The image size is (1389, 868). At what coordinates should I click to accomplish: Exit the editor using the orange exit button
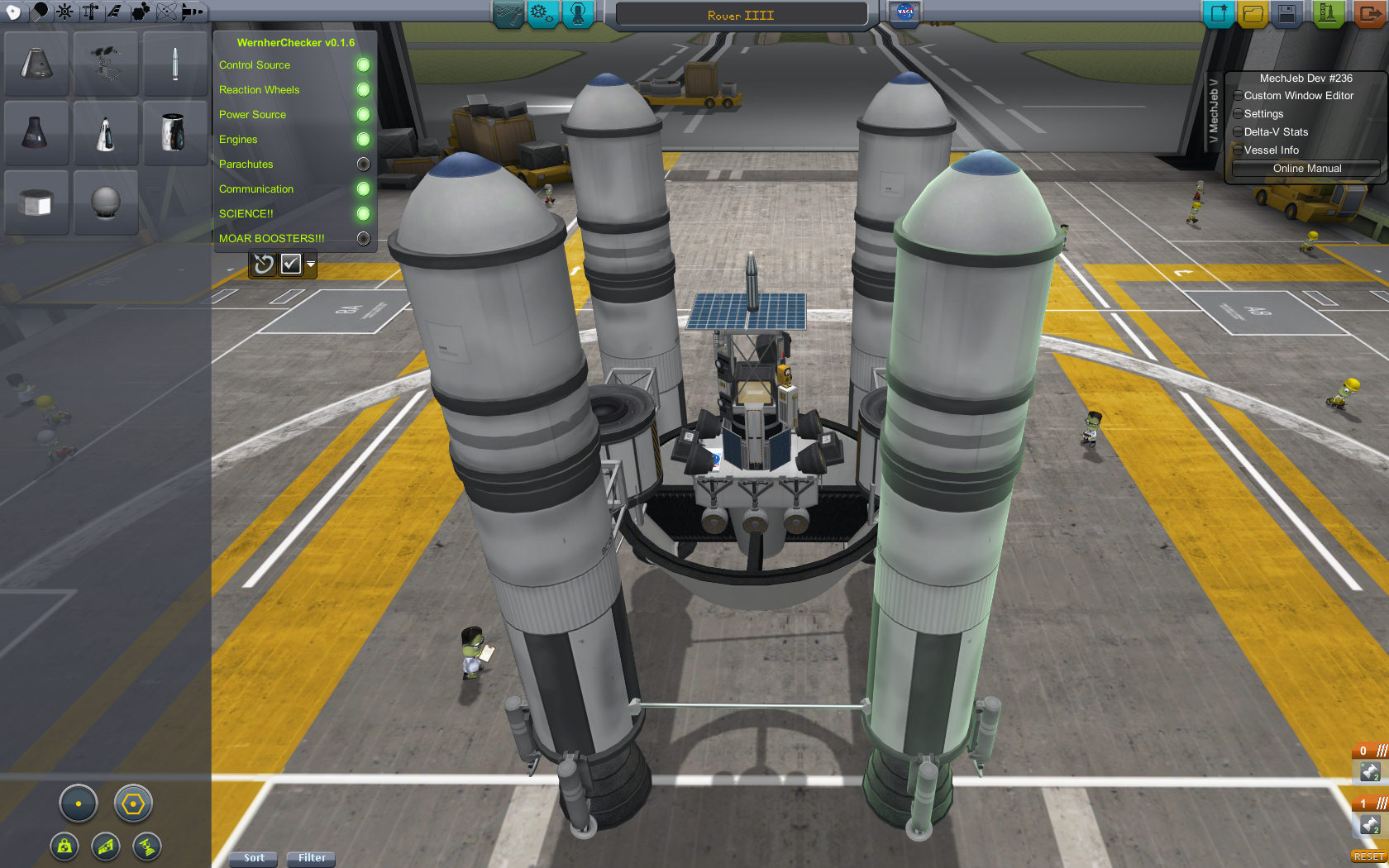click(1370, 14)
